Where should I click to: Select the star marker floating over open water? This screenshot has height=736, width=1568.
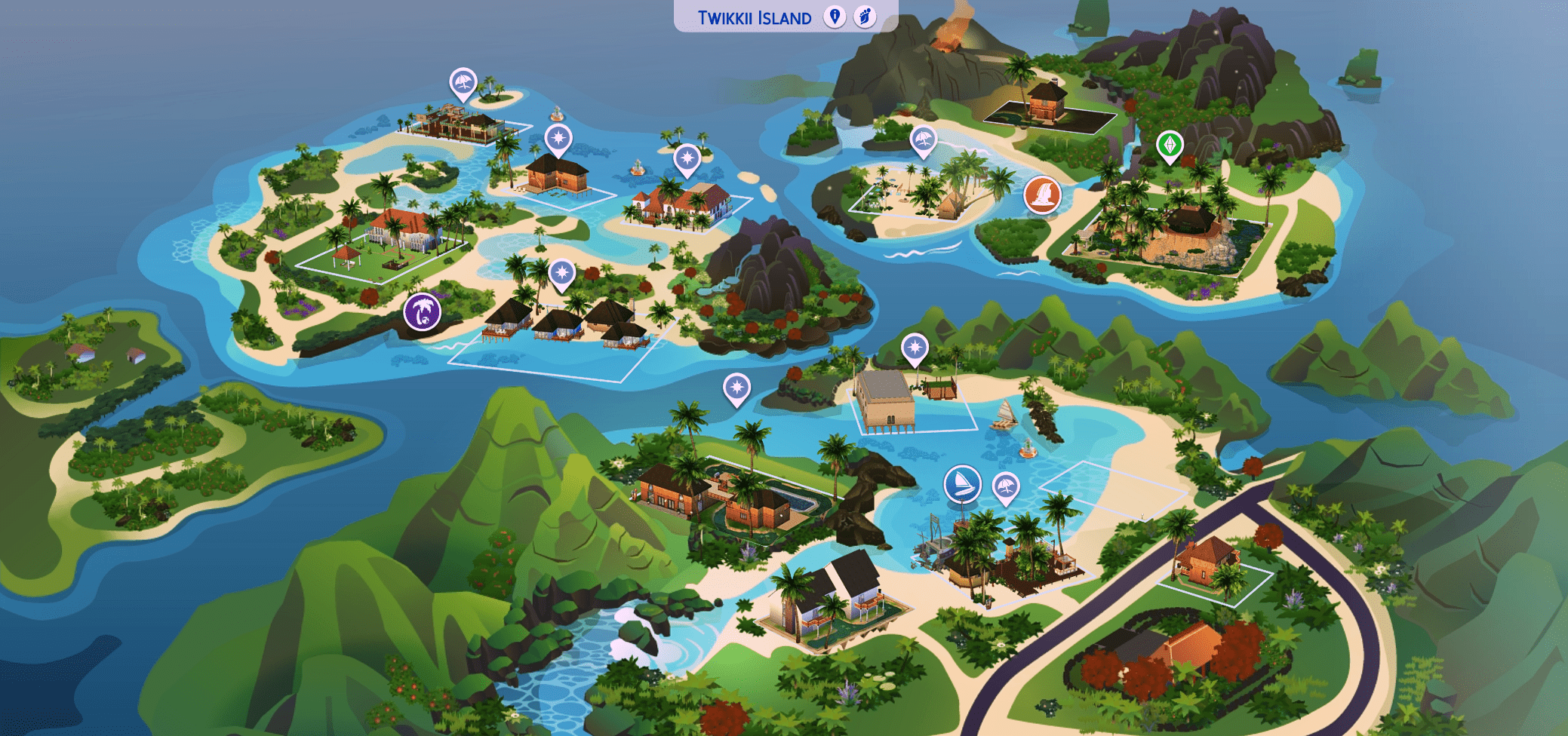[x=736, y=388]
